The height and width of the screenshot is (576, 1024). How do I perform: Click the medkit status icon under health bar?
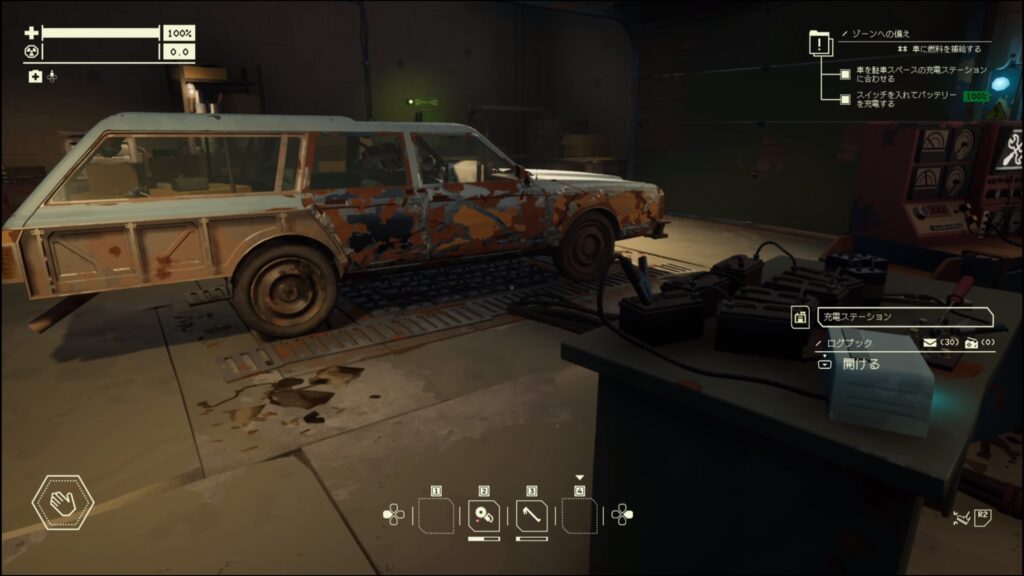(x=35, y=76)
